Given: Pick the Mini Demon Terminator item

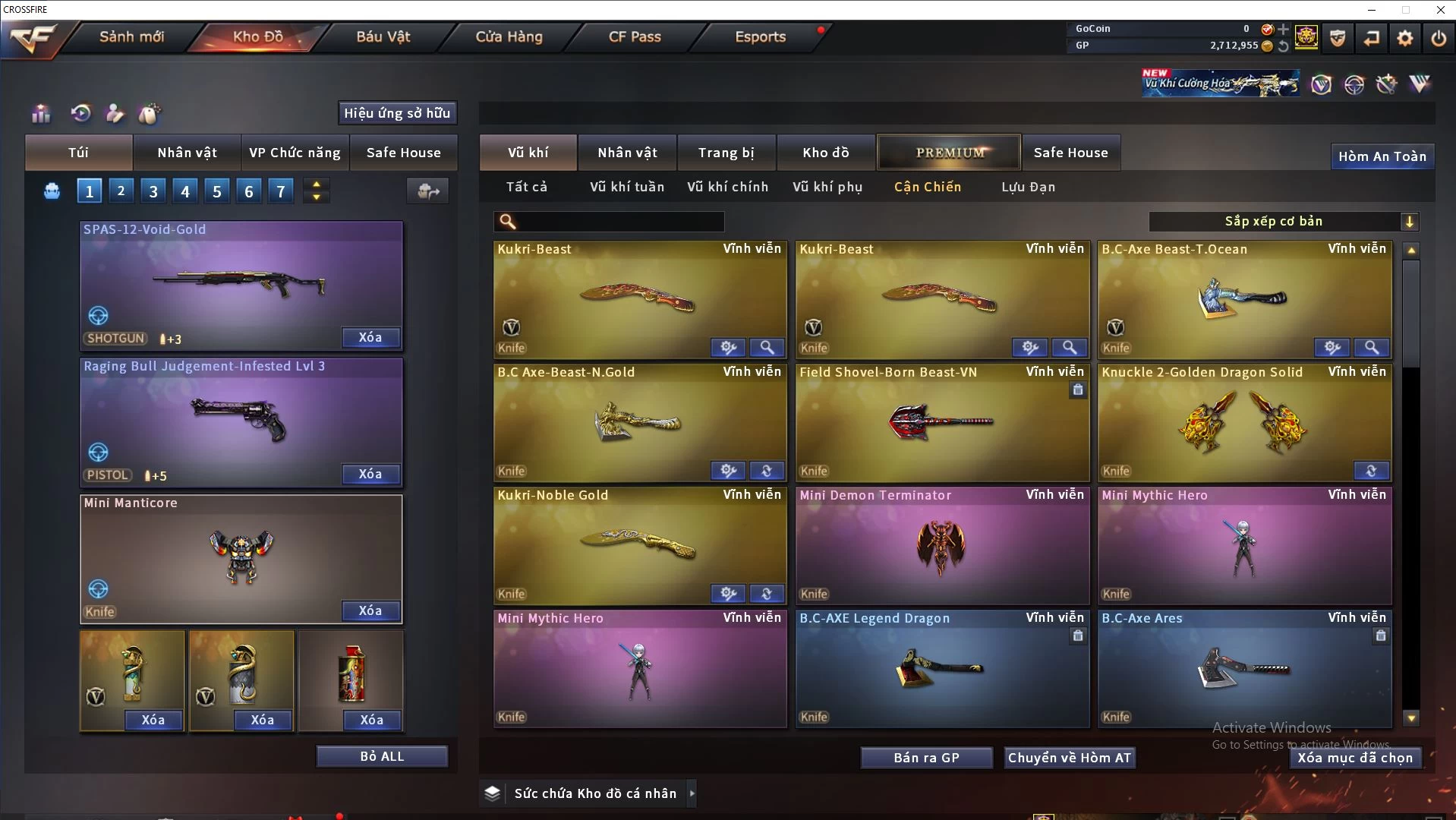Looking at the screenshot, I should 942,546.
